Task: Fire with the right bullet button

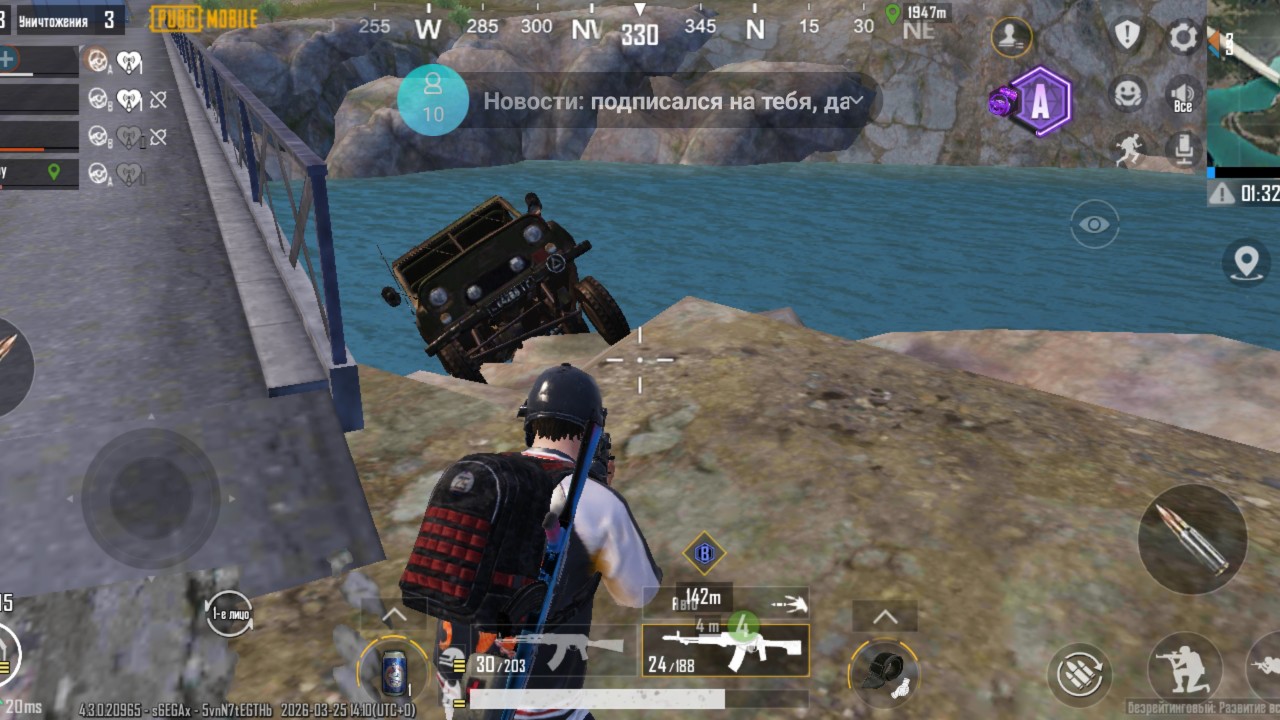Action: [1192, 539]
